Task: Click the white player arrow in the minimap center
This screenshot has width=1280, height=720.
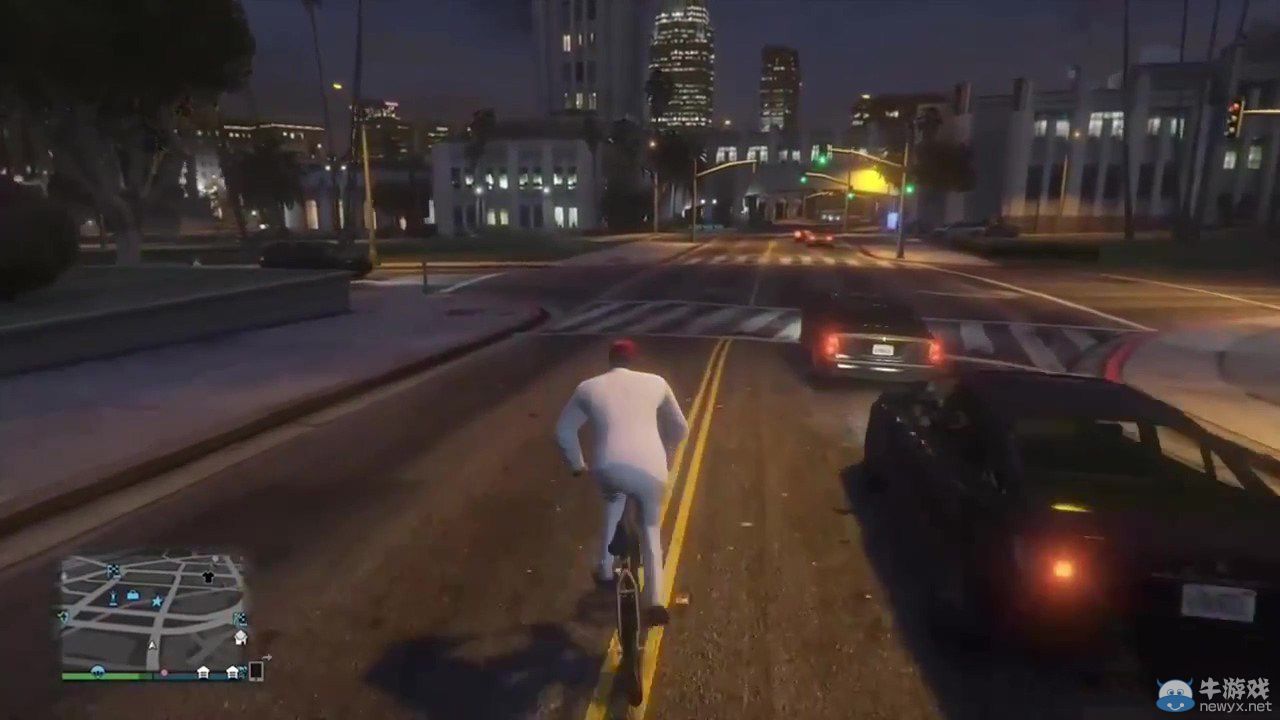Action: tap(152, 645)
